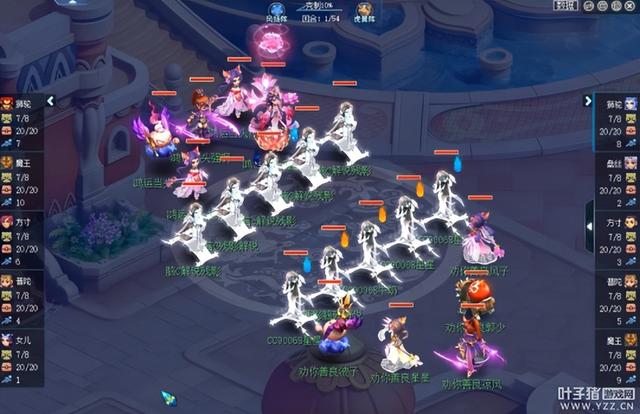Select right team's 方寸 portrait
This screenshot has width=640, height=414.
(x=631, y=221)
